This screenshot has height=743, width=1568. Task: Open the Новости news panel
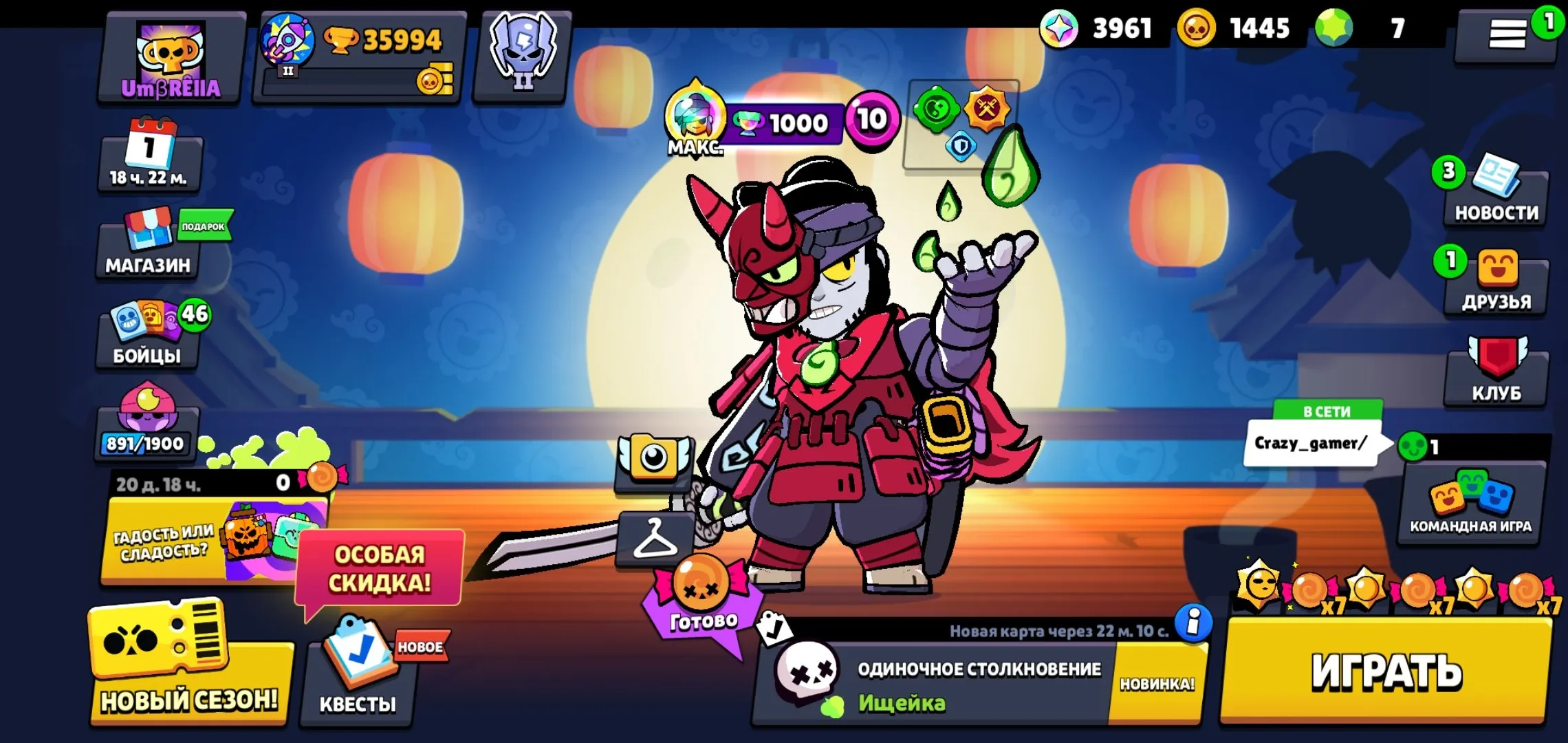(1496, 196)
